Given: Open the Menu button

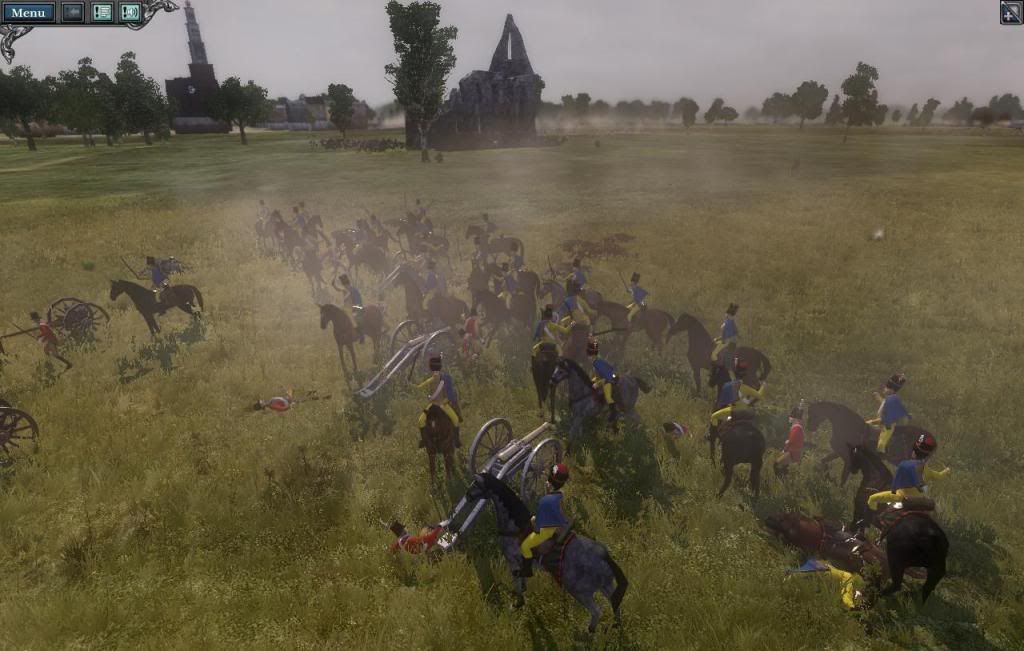Looking at the screenshot, I should coord(28,12).
